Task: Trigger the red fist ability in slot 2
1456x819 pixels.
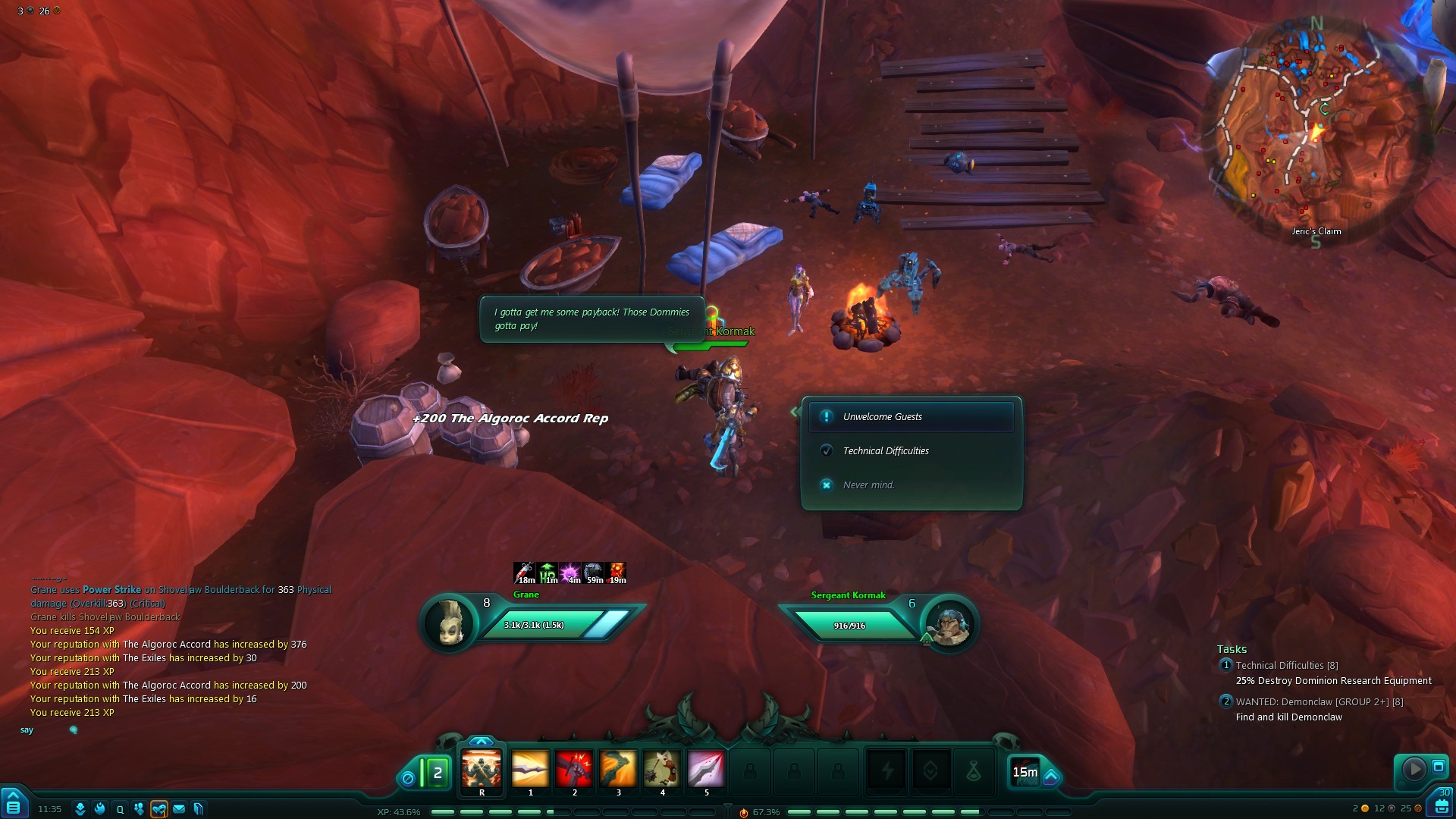Action: [574, 770]
